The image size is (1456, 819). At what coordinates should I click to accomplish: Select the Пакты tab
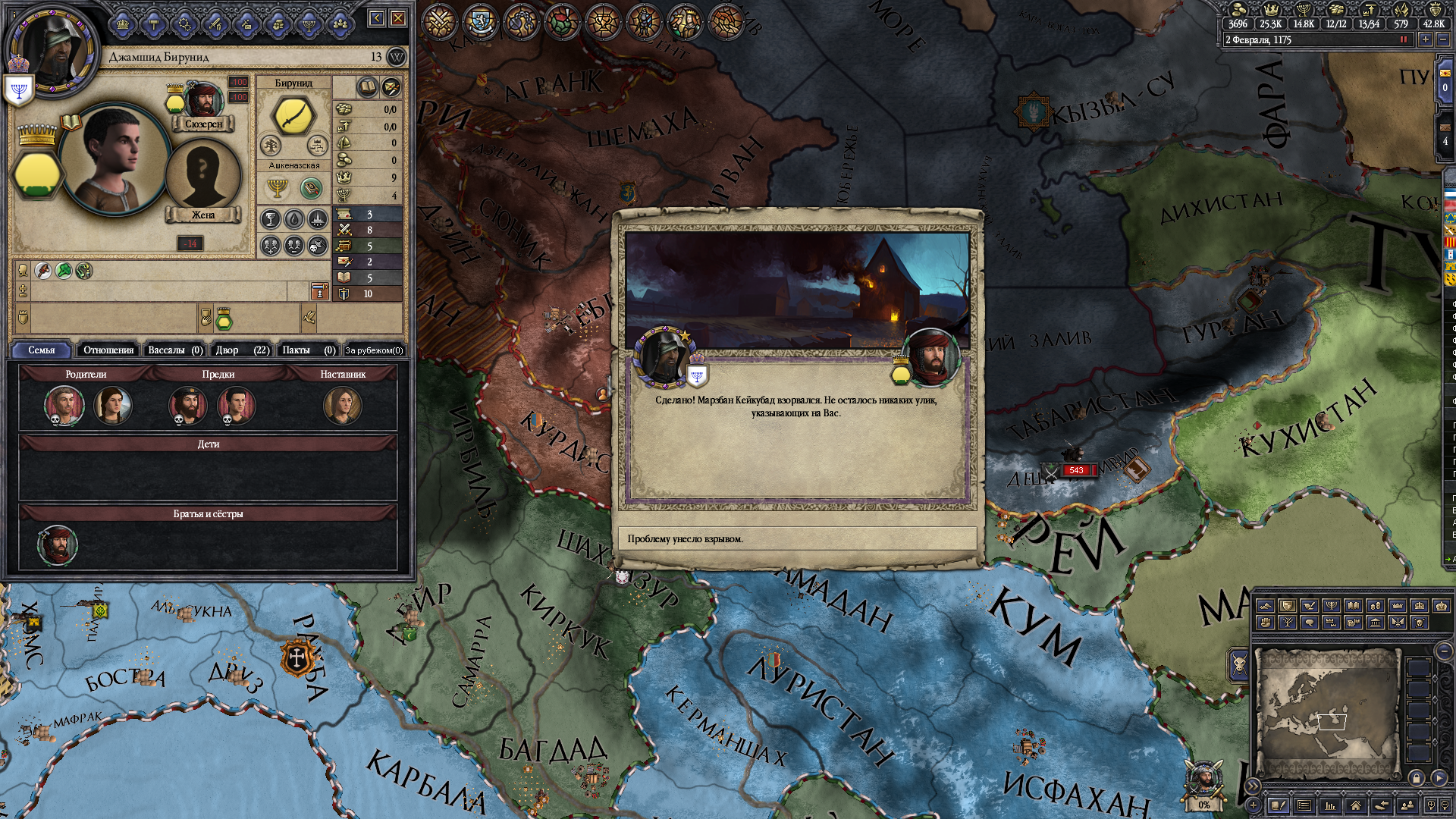pos(308,350)
